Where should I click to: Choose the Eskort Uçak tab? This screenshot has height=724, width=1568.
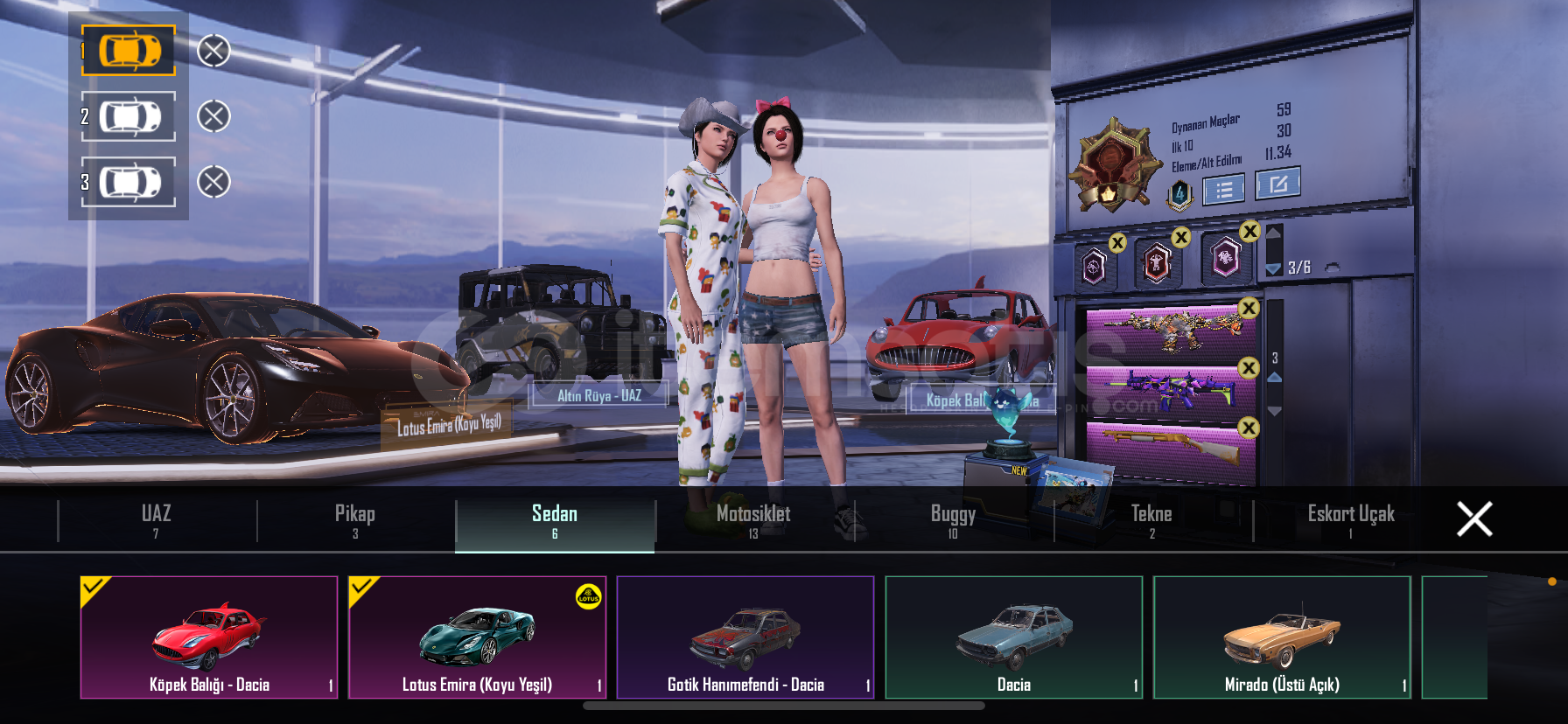pyautogui.click(x=1350, y=520)
